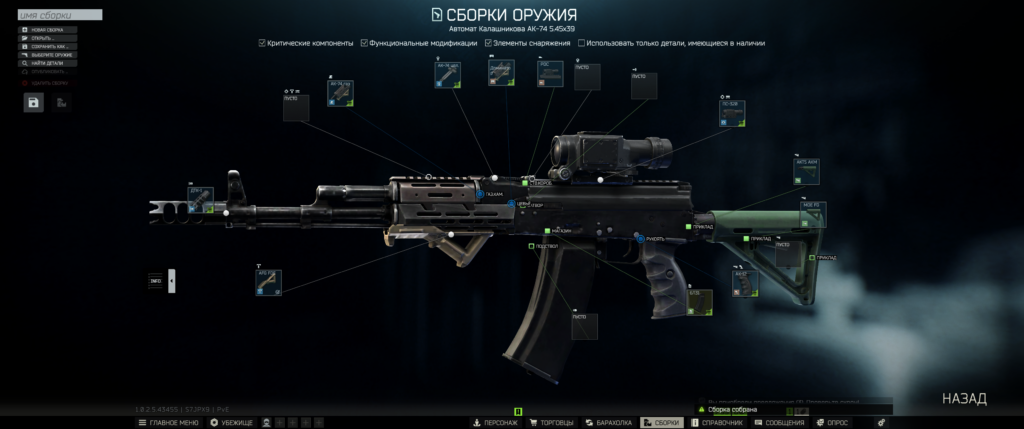
Task: Open a saved build via Открыть
Action: click(x=47, y=38)
